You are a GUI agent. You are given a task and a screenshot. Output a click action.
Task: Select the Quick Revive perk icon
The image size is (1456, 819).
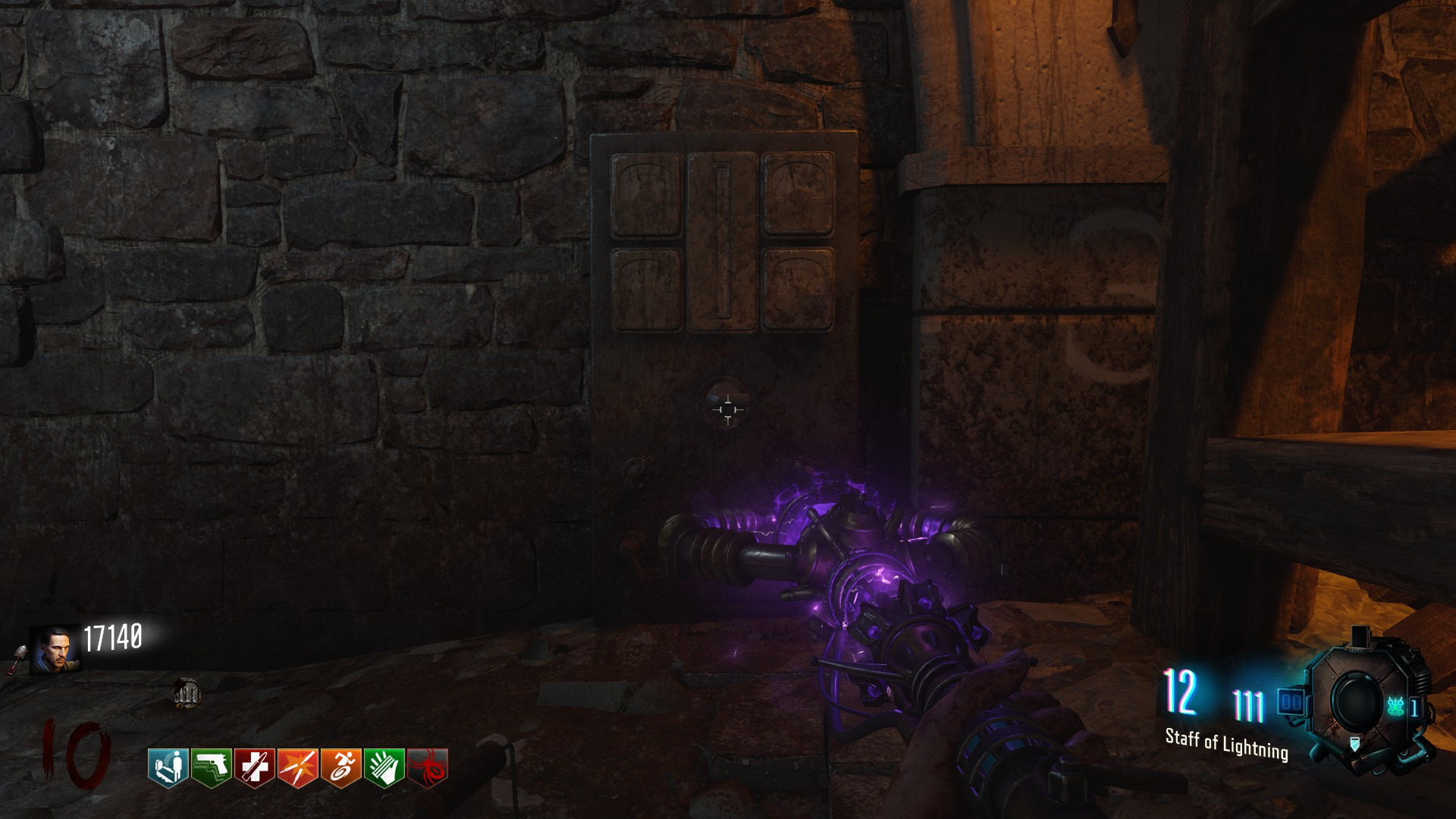tap(168, 767)
